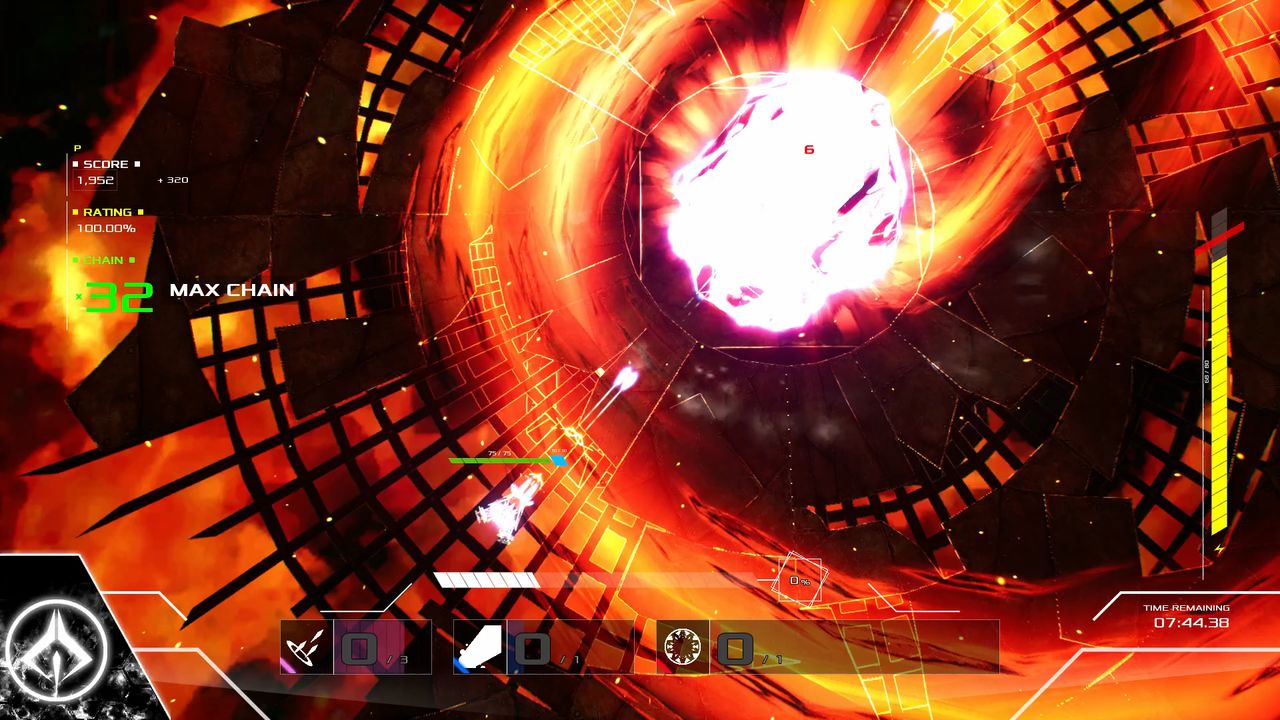Open the MAX CHAIN label
The image size is (1280, 720).
pos(231,290)
